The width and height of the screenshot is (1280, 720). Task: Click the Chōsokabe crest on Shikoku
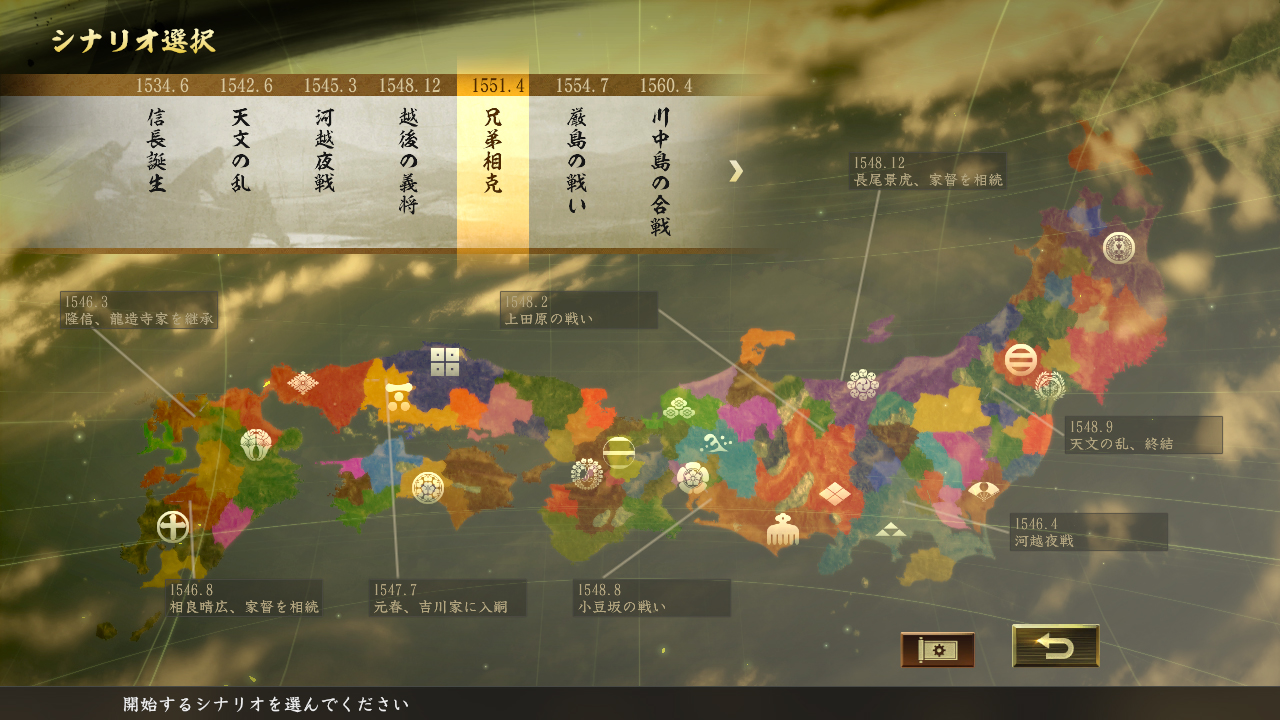(427, 488)
